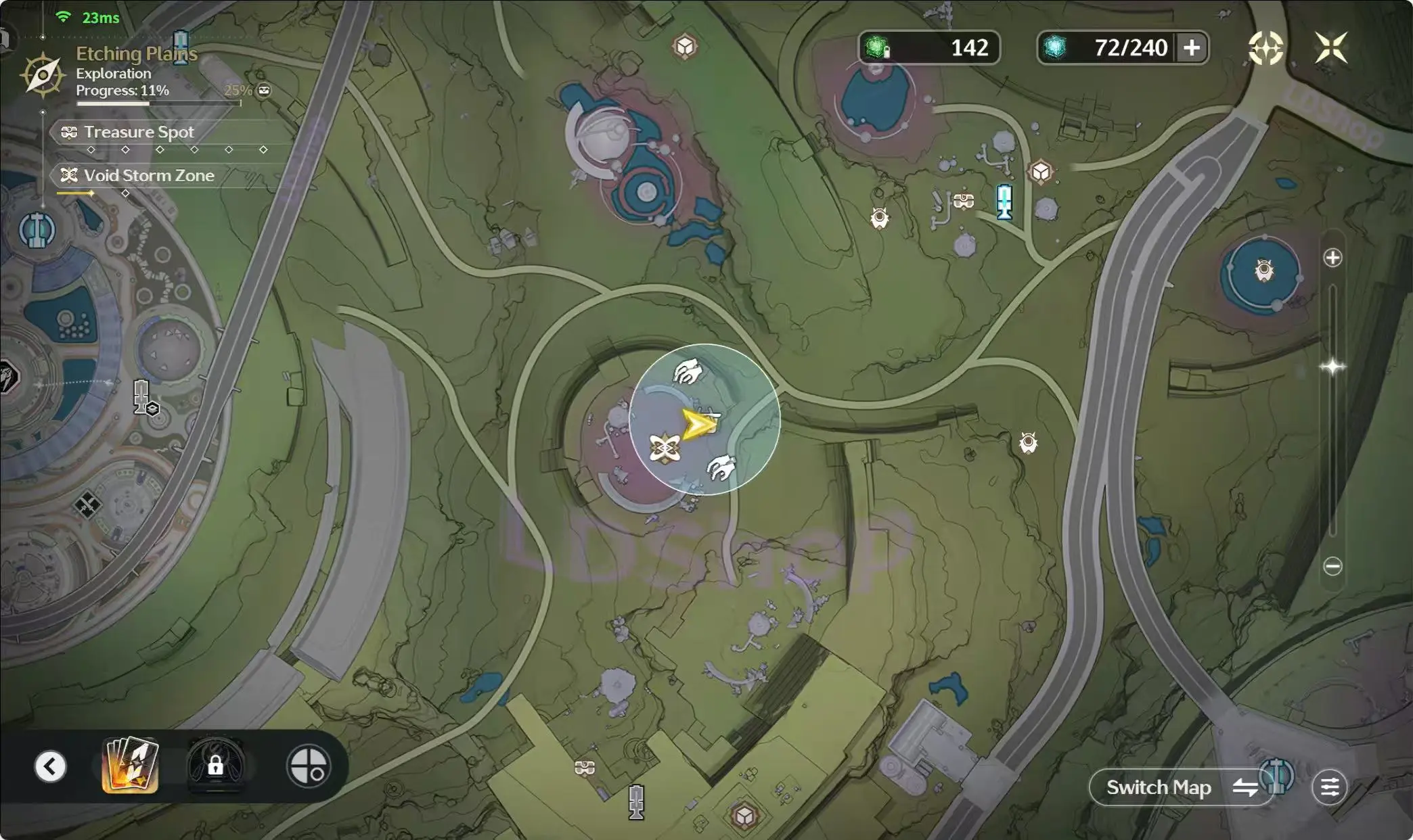Go back using the left arrow button

(x=51, y=766)
